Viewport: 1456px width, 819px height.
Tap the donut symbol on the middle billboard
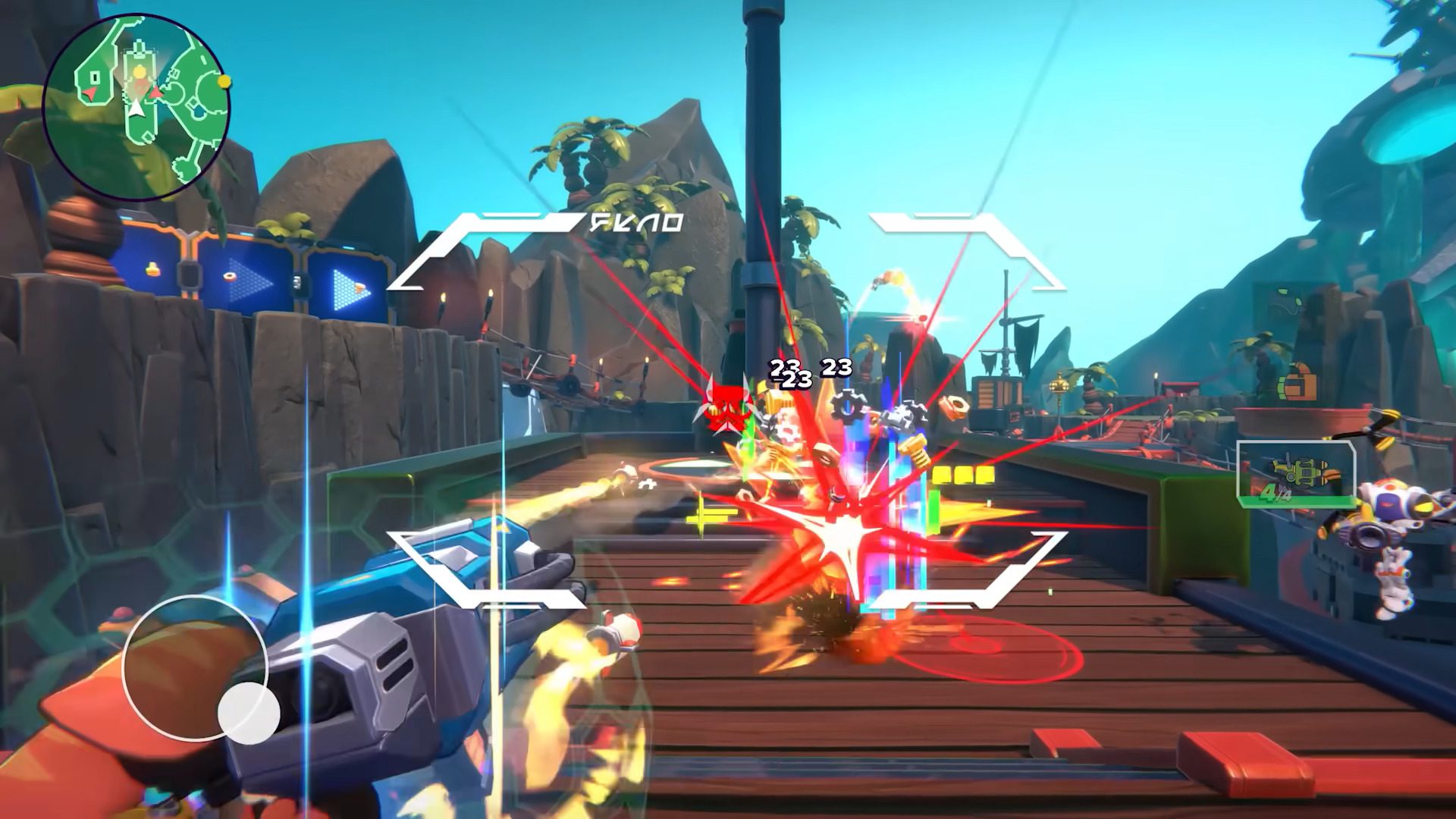[229, 276]
